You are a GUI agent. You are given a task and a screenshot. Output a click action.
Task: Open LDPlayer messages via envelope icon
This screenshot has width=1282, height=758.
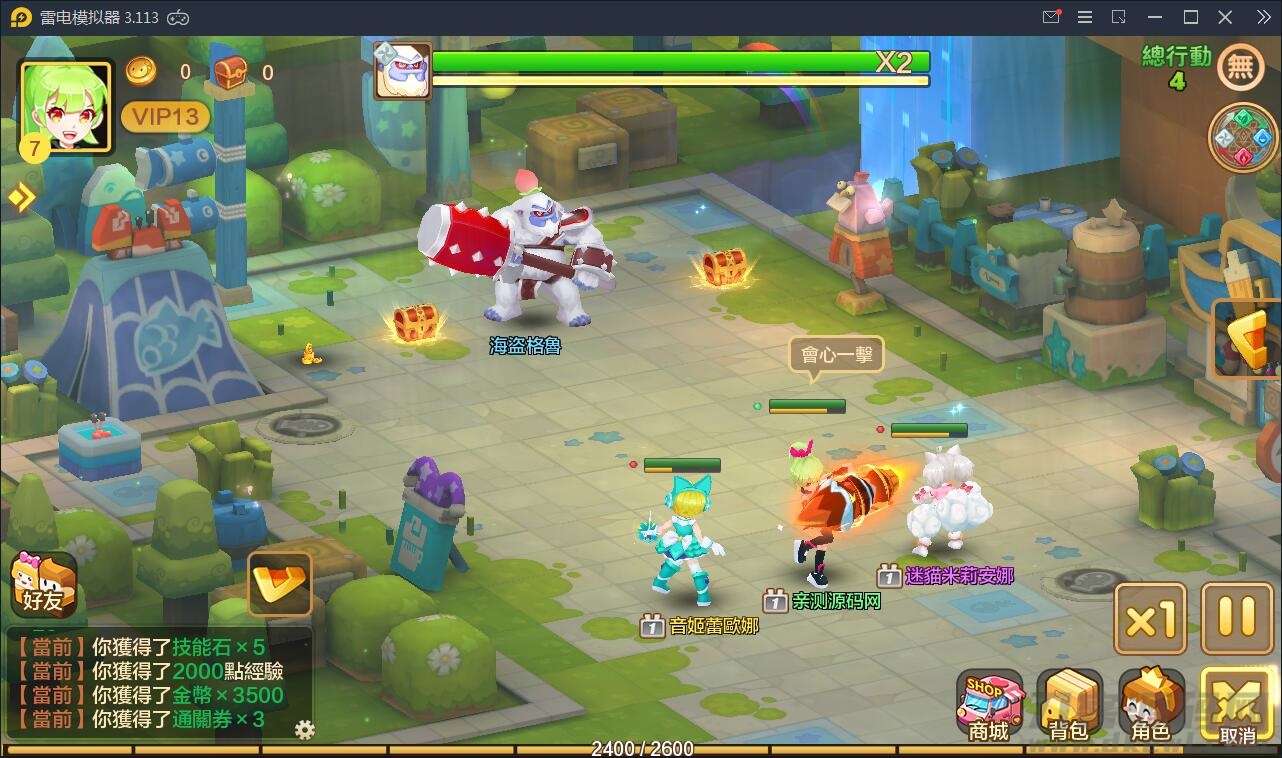click(1049, 16)
